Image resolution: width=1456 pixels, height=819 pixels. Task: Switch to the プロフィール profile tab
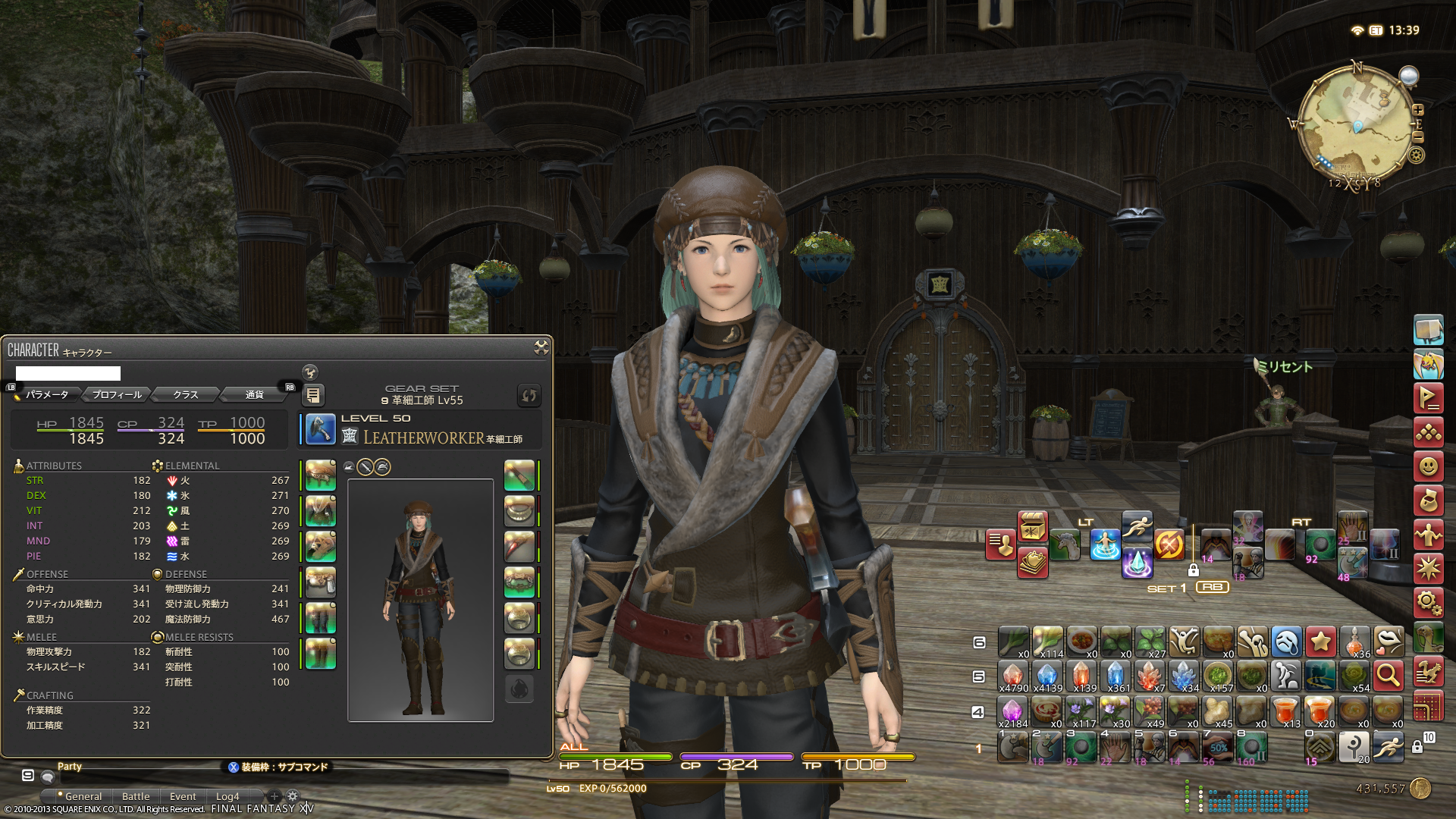click(x=117, y=394)
